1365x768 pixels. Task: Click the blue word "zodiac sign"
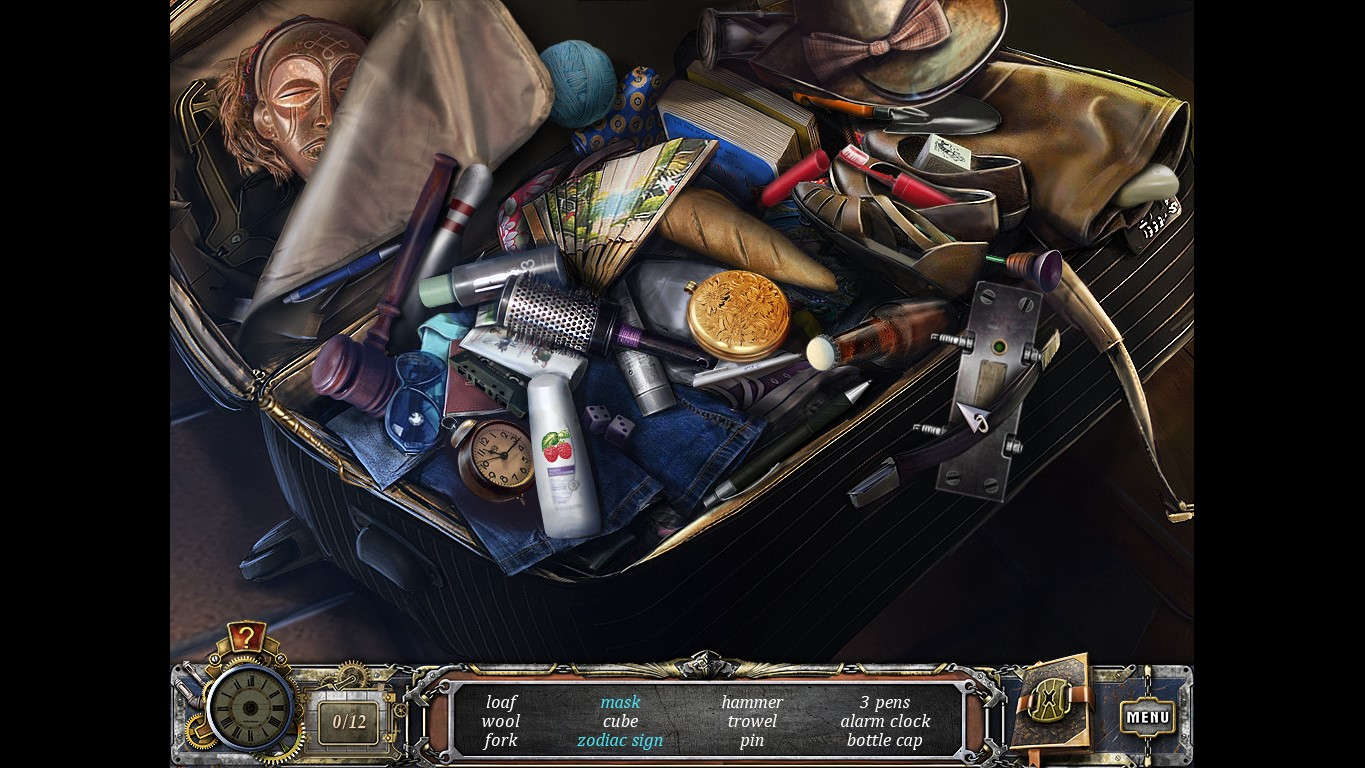click(x=620, y=740)
